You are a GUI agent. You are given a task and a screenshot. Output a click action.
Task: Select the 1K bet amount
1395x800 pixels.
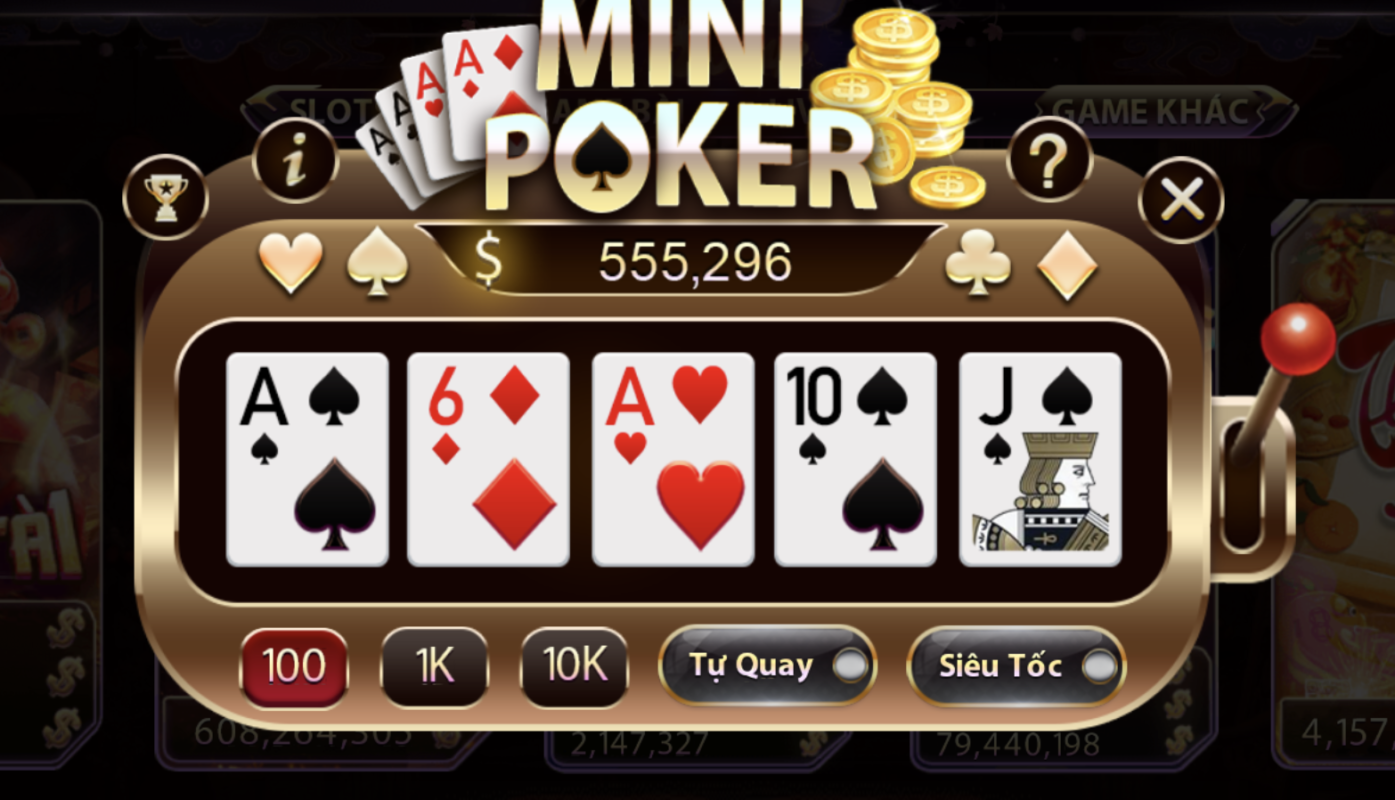click(434, 666)
